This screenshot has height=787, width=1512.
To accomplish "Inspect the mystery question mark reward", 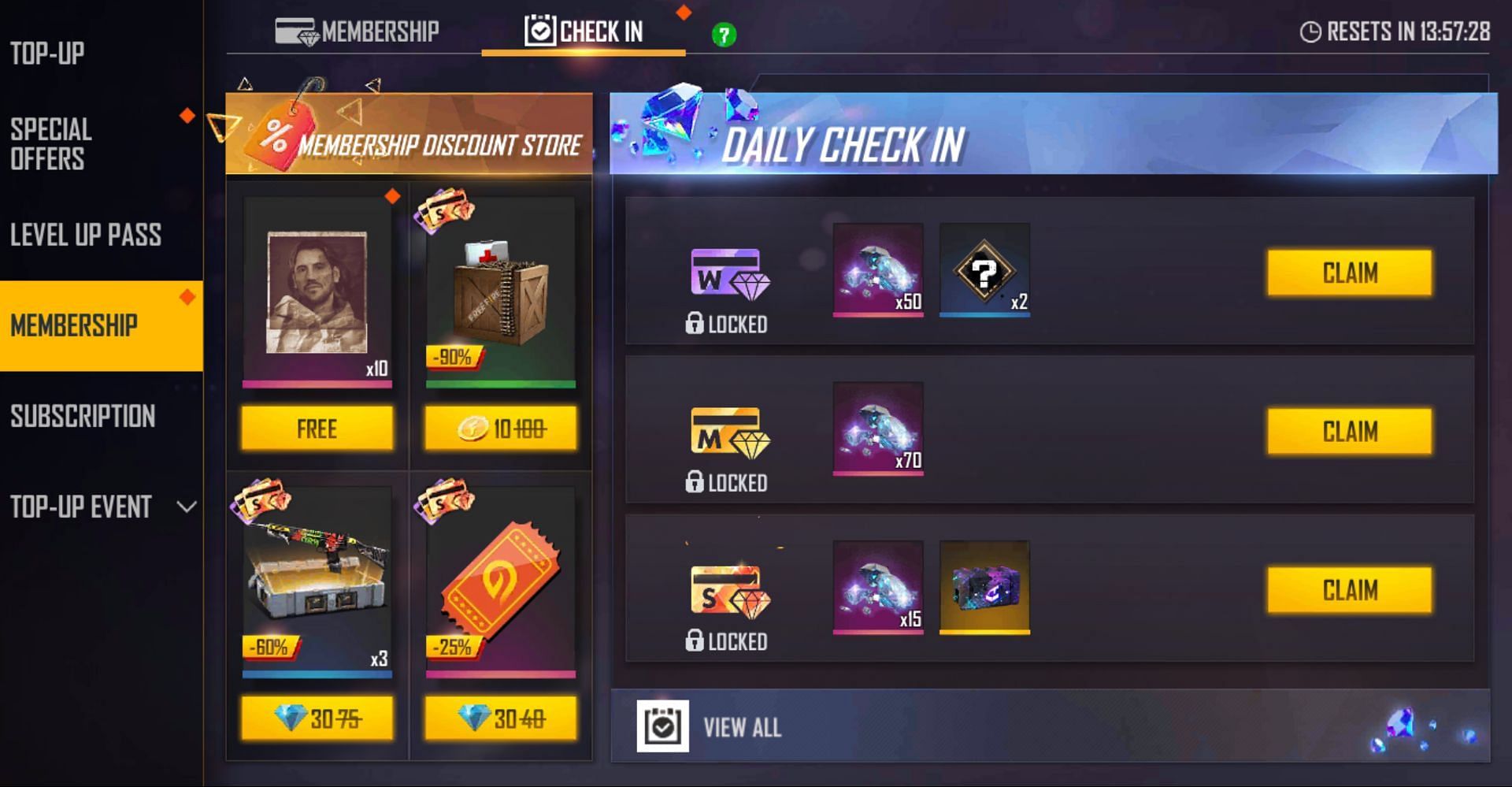I will (984, 270).
